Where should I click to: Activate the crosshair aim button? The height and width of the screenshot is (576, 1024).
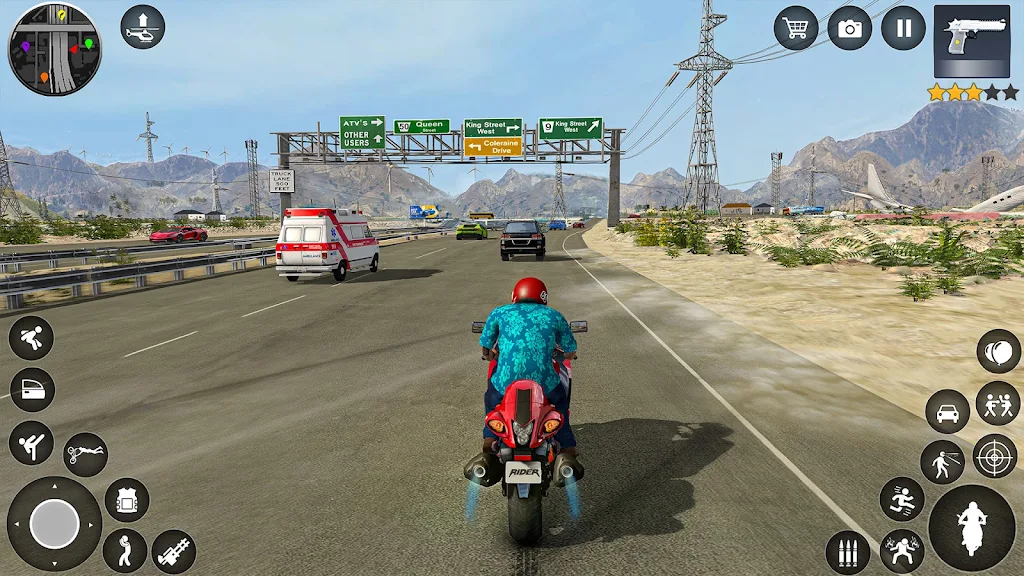994,456
